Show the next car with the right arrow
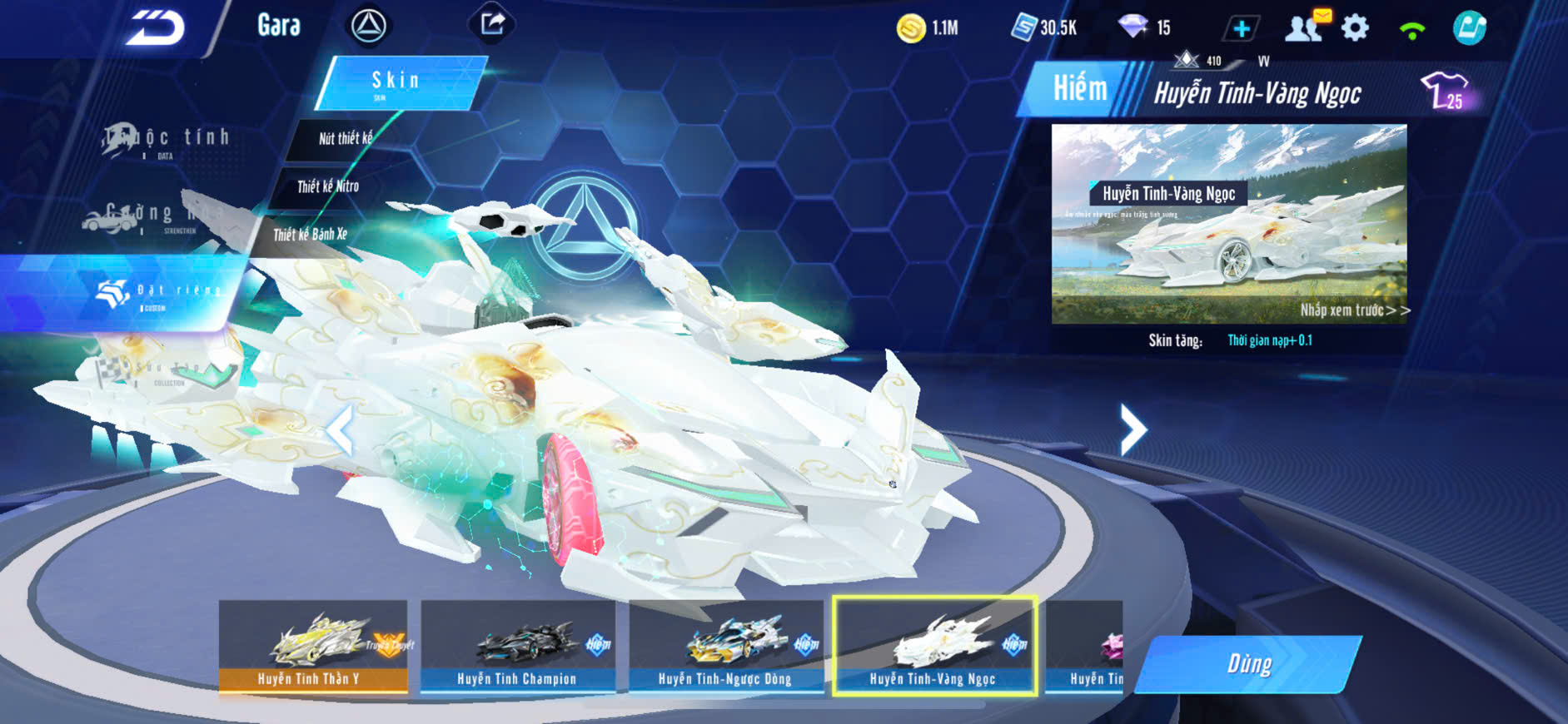The image size is (1568, 724). (1132, 429)
